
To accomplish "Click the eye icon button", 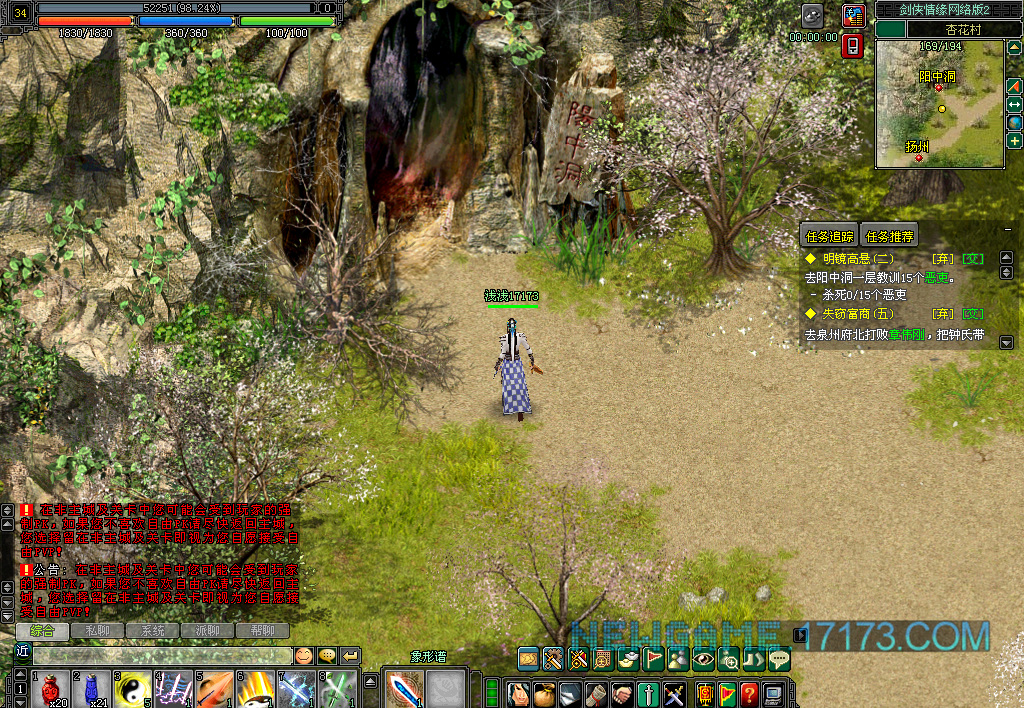I will coord(704,658).
